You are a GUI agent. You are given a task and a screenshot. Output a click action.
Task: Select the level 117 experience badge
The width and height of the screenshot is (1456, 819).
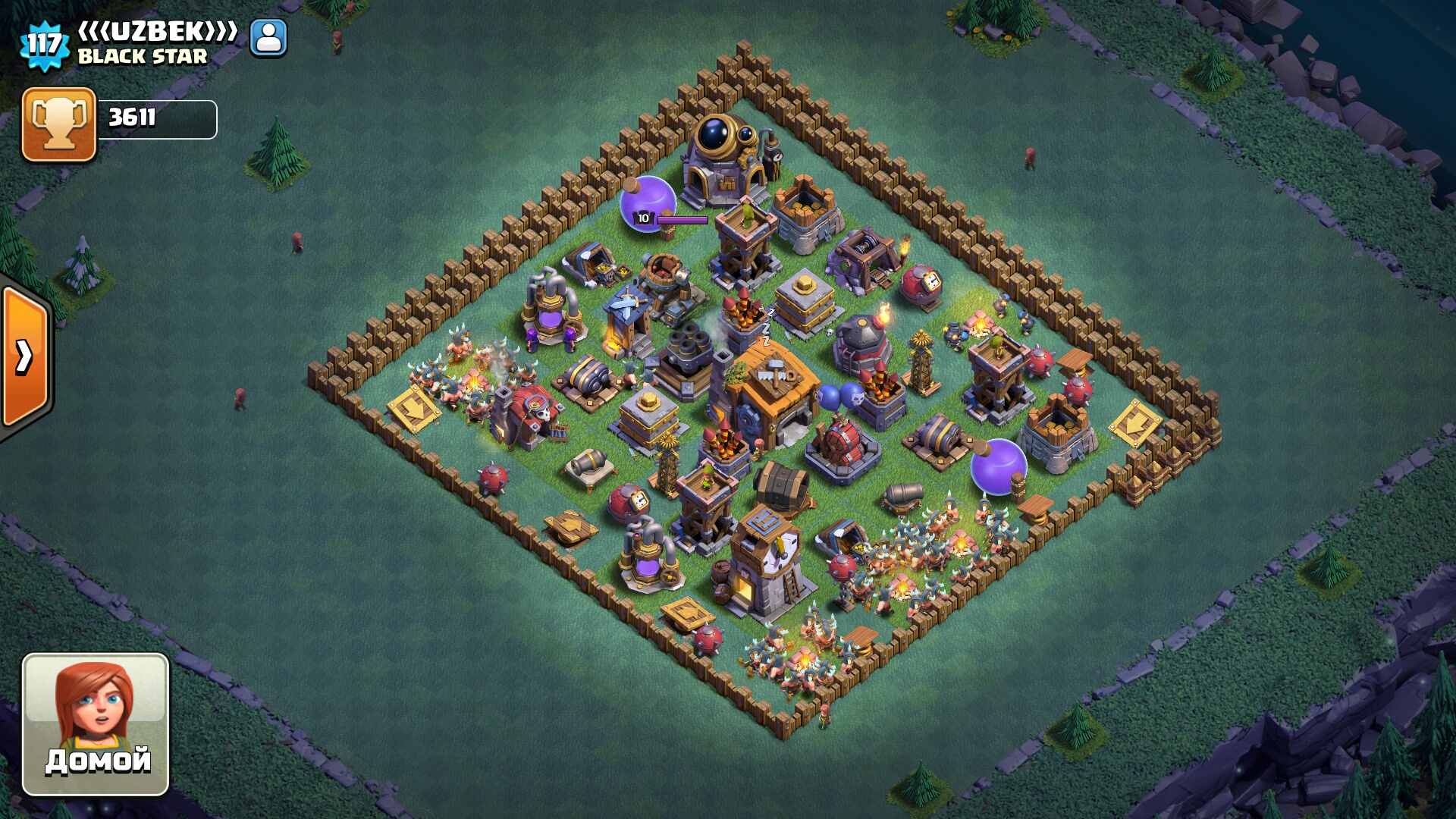[x=44, y=44]
